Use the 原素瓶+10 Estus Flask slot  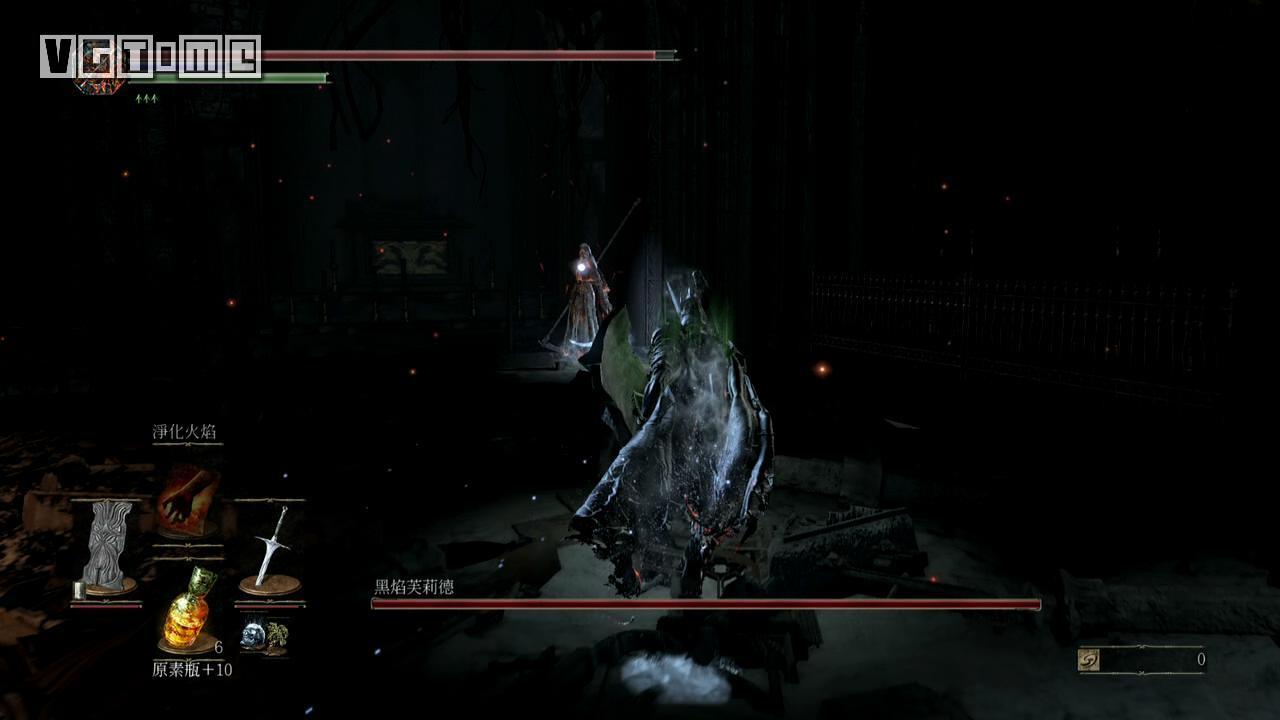(x=187, y=608)
